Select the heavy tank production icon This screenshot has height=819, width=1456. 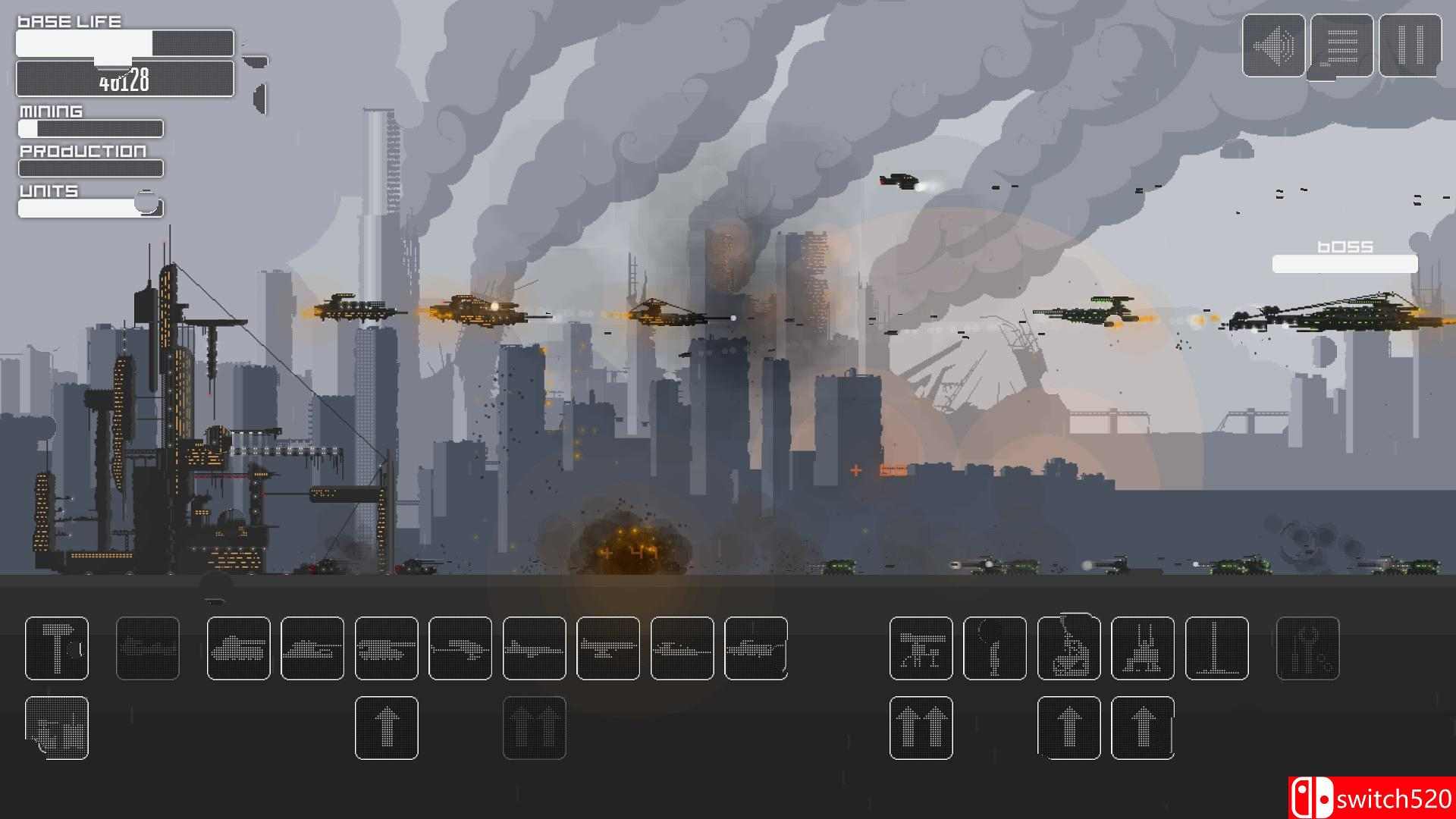387,650
